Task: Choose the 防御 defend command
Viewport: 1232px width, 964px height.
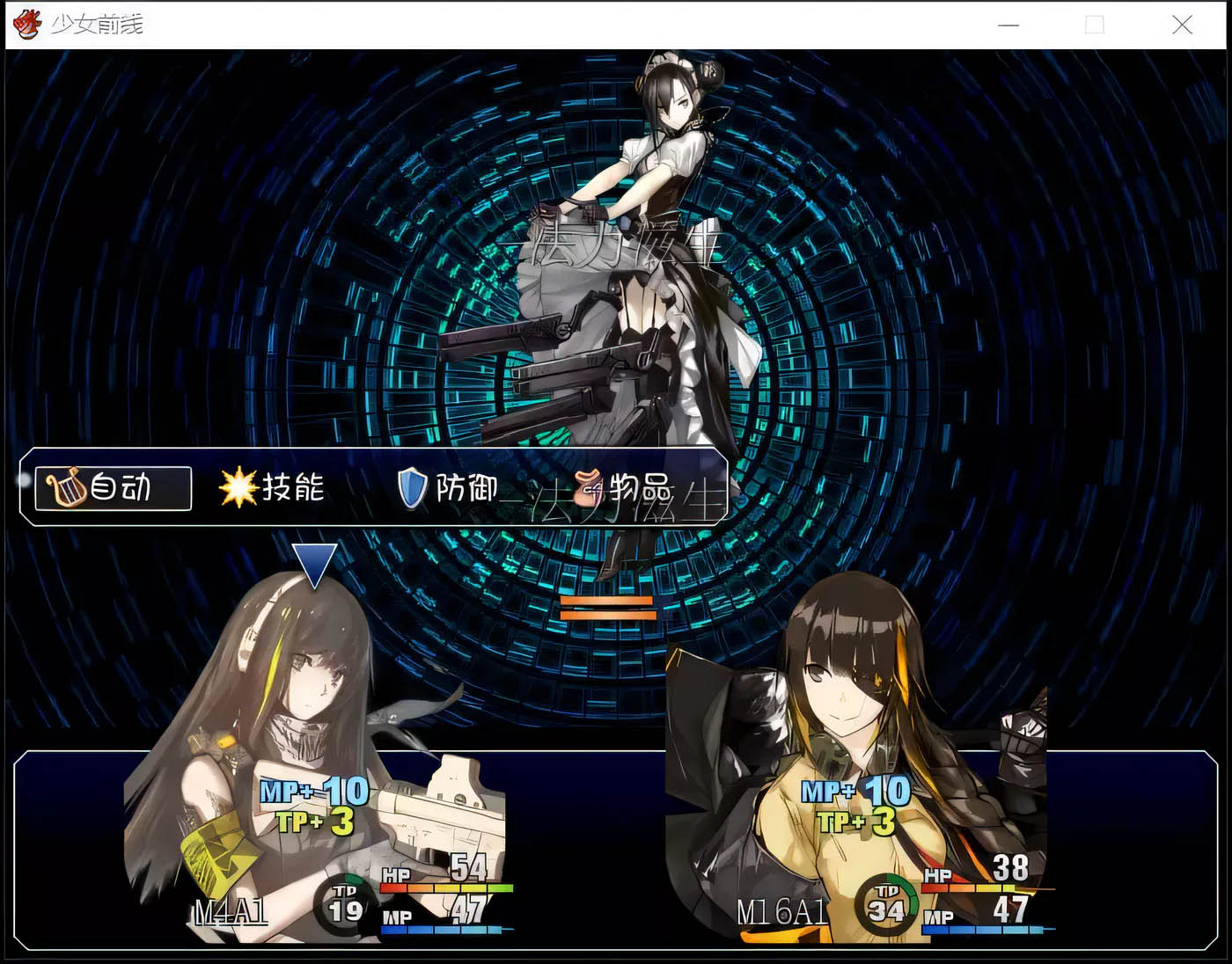Action: pos(449,488)
